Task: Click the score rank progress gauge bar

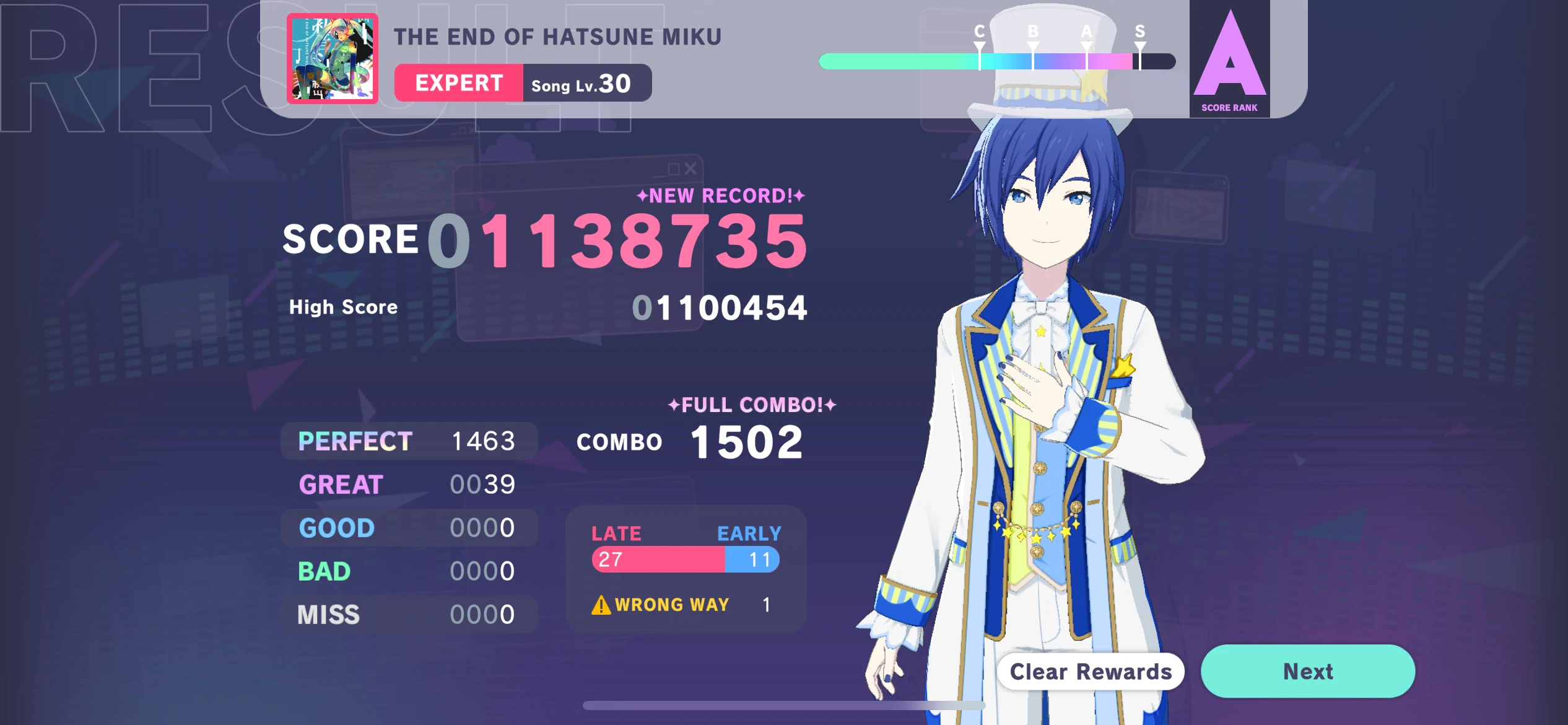Action: (997, 61)
